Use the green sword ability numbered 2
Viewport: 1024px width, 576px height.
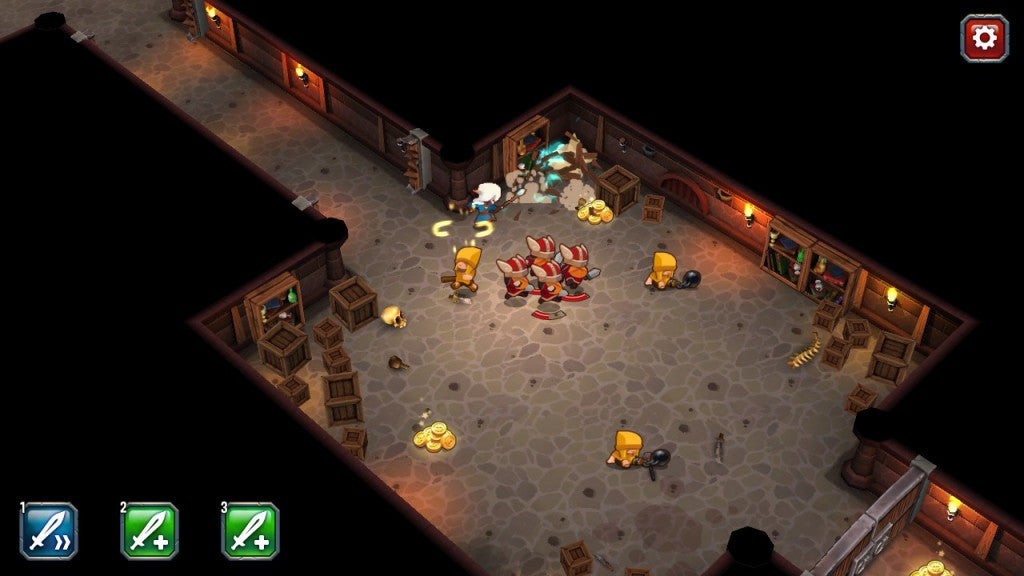point(150,530)
